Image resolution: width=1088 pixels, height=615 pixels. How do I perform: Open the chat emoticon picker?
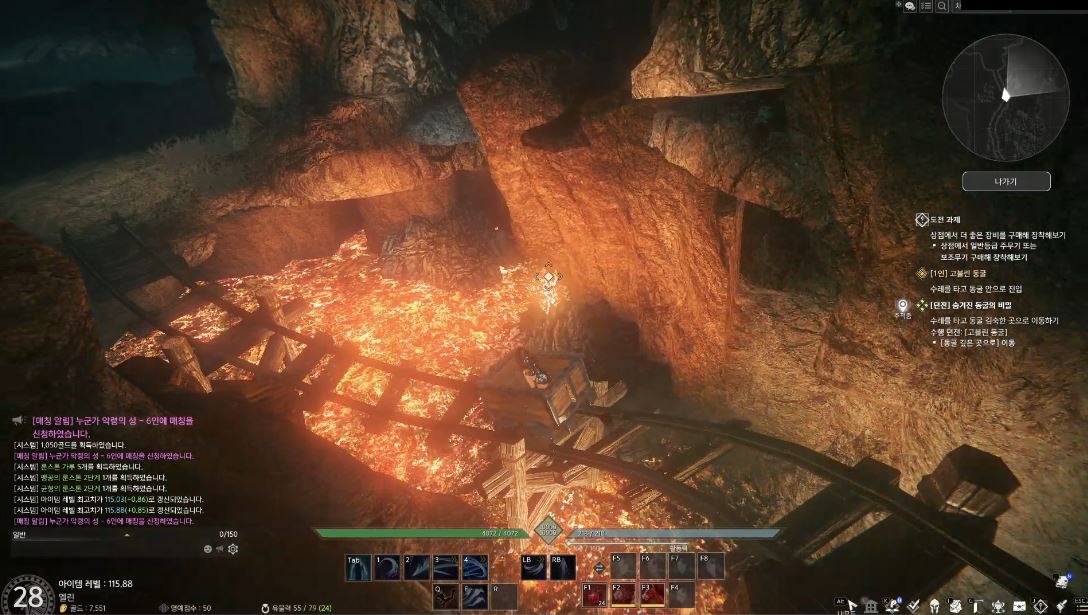(208, 548)
